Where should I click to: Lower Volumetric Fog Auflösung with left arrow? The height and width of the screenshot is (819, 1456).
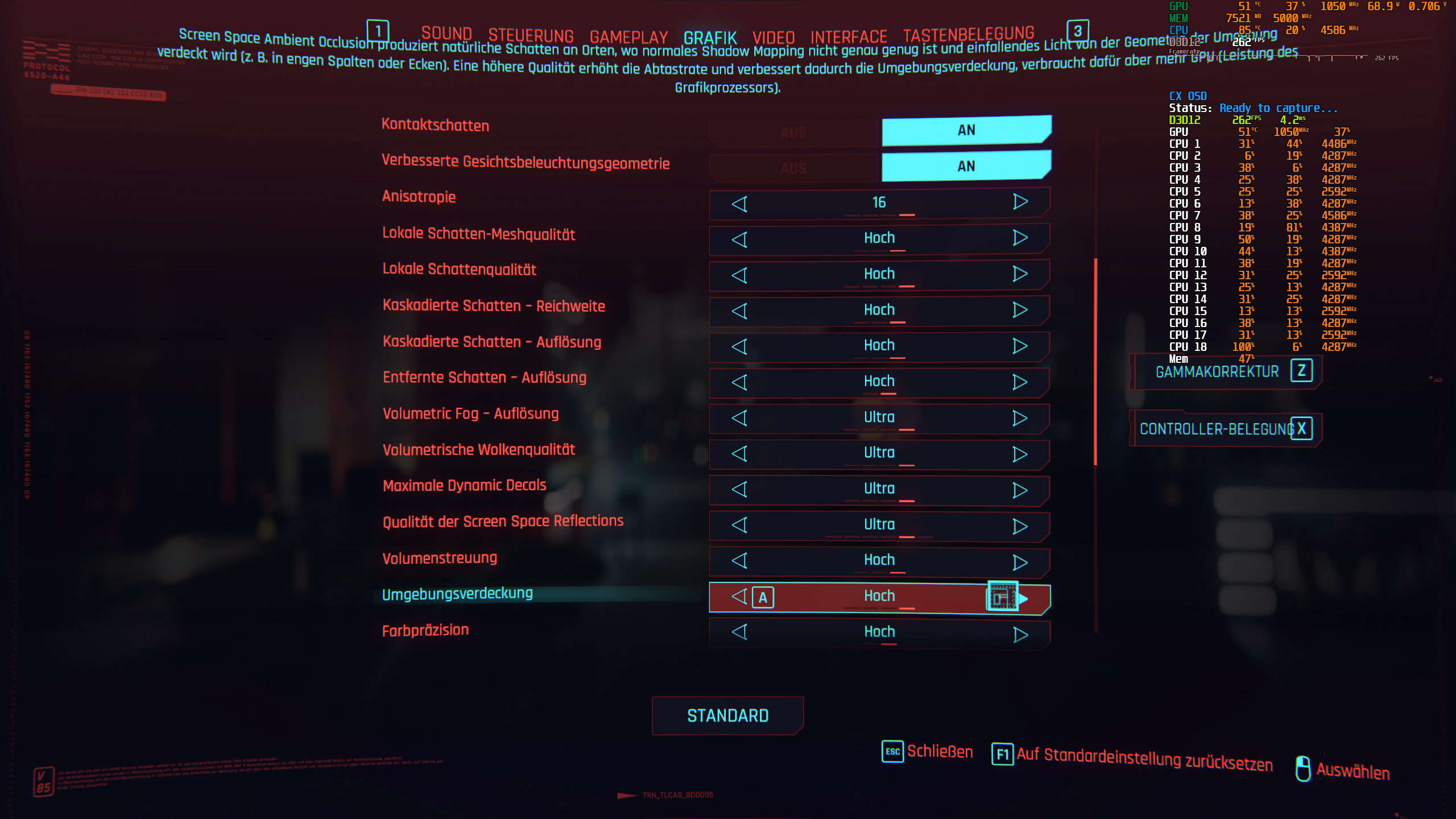[740, 417]
